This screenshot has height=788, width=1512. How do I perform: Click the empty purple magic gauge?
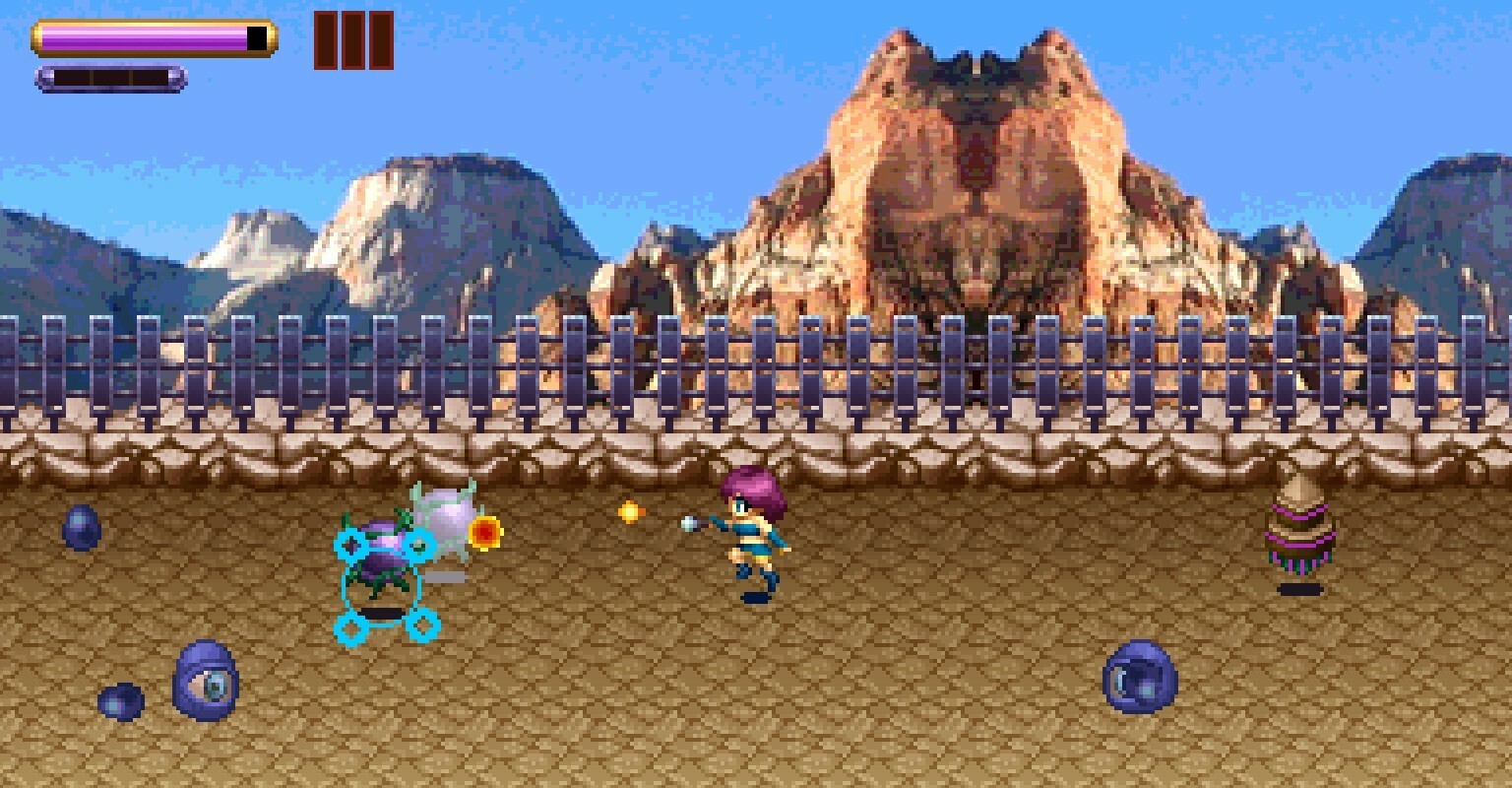pos(111,78)
